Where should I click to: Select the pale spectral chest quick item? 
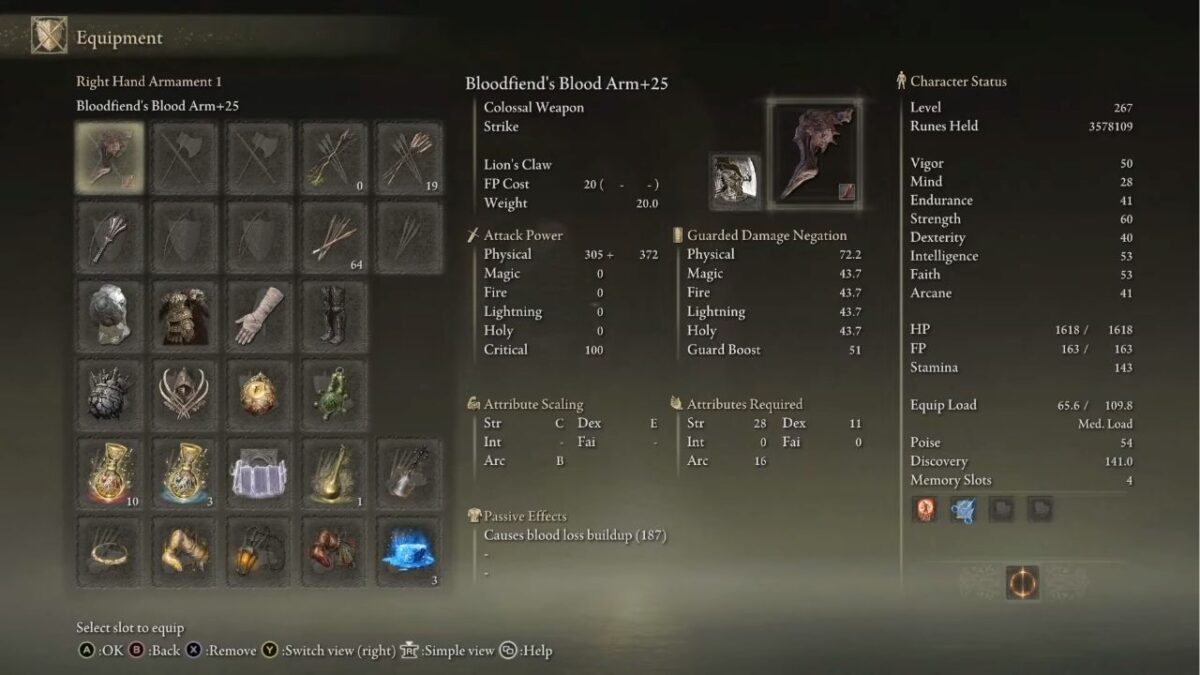point(259,472)
